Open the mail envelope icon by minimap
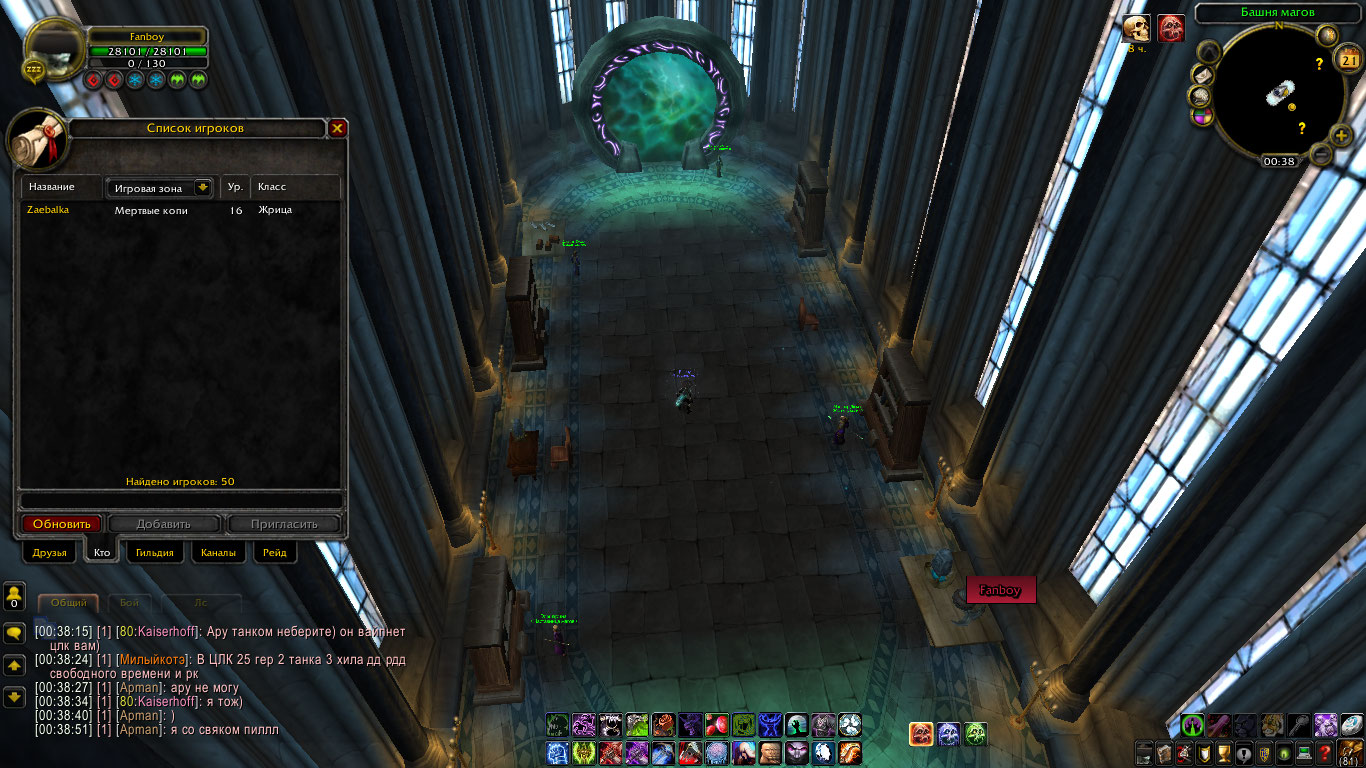1366x768 pixels. pyautogui.click(x=1203, y=76)
